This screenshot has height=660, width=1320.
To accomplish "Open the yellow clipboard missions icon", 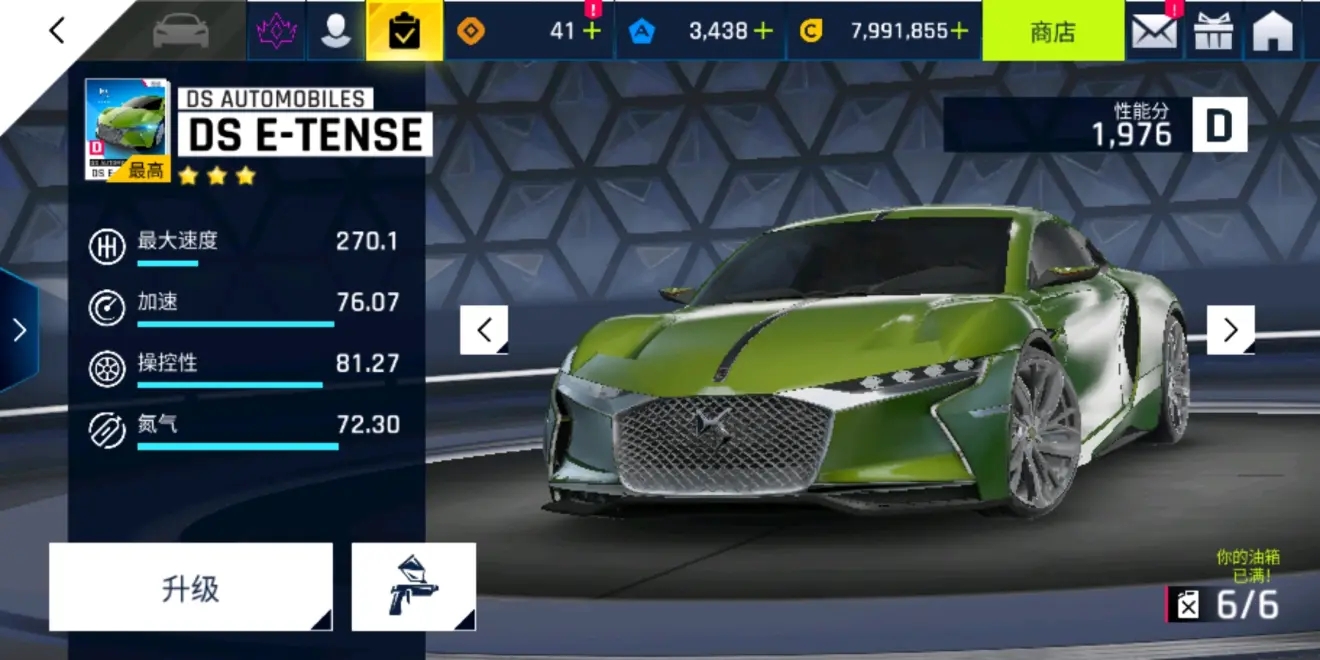I will click(404, 31).
